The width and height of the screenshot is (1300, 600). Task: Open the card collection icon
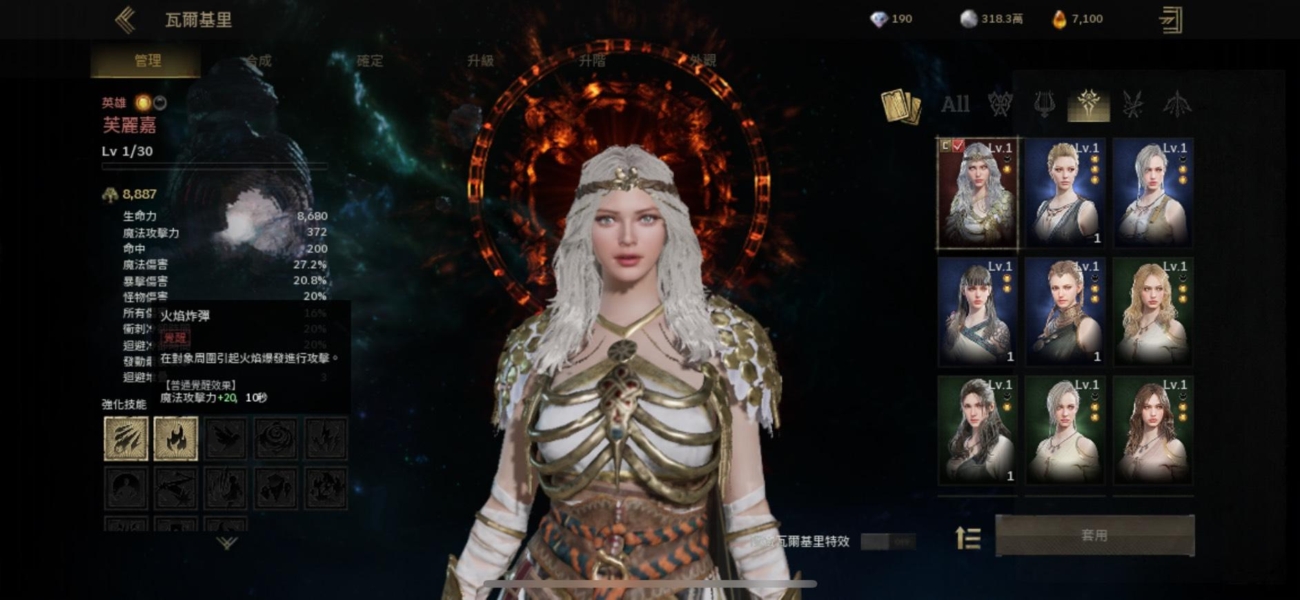900,106
